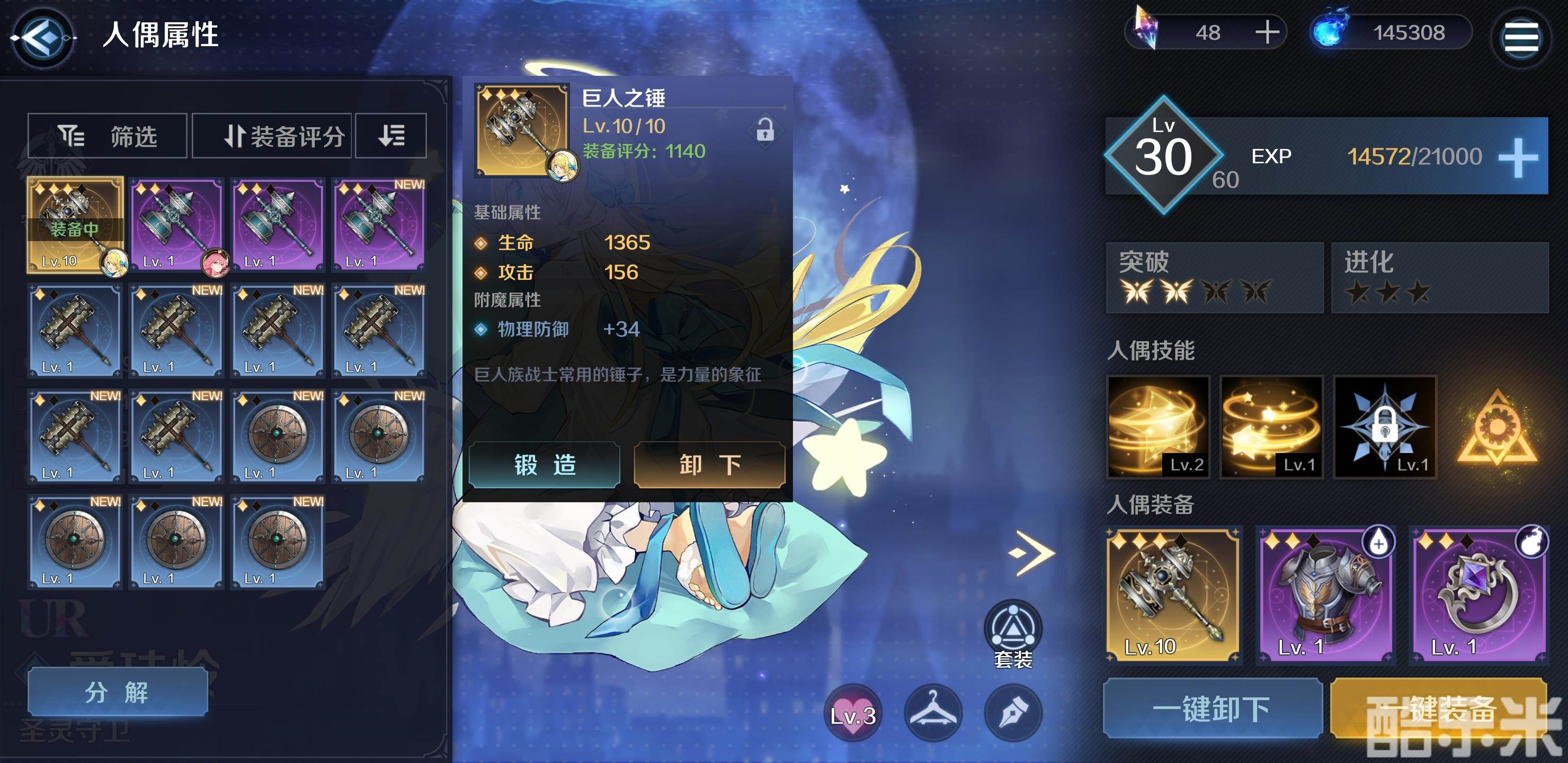Toggle the descending sort order button
The width and height of the screenshot is (1568, 763).
[391, 135]
